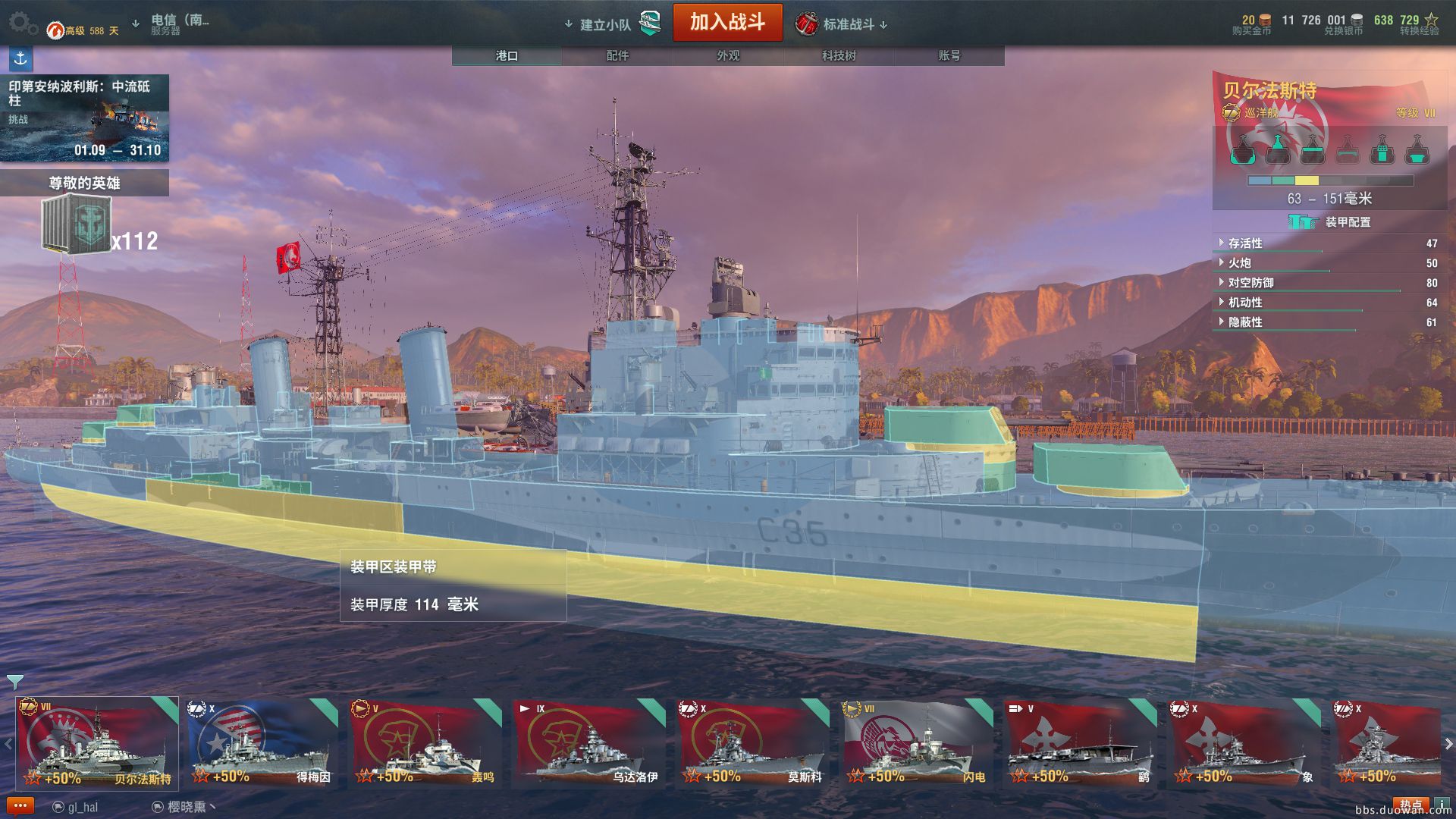Open the orange chat button
Screen dimensions: 1456x819
pyautogui.click(x=20, y=805)
